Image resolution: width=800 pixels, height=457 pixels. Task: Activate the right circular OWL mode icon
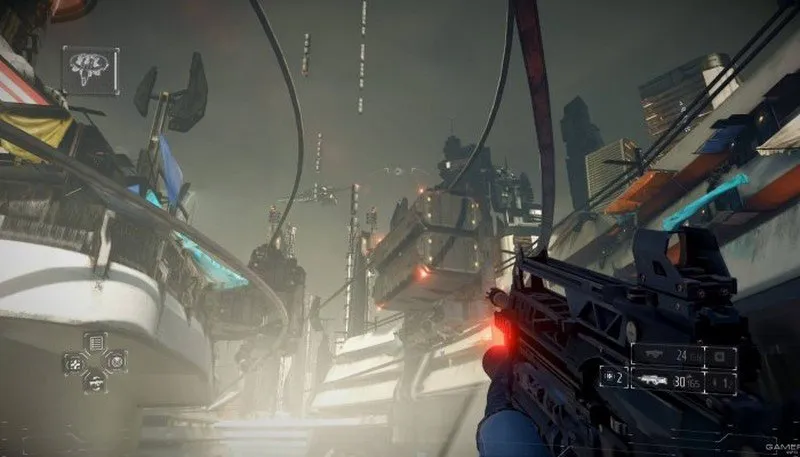116,362
